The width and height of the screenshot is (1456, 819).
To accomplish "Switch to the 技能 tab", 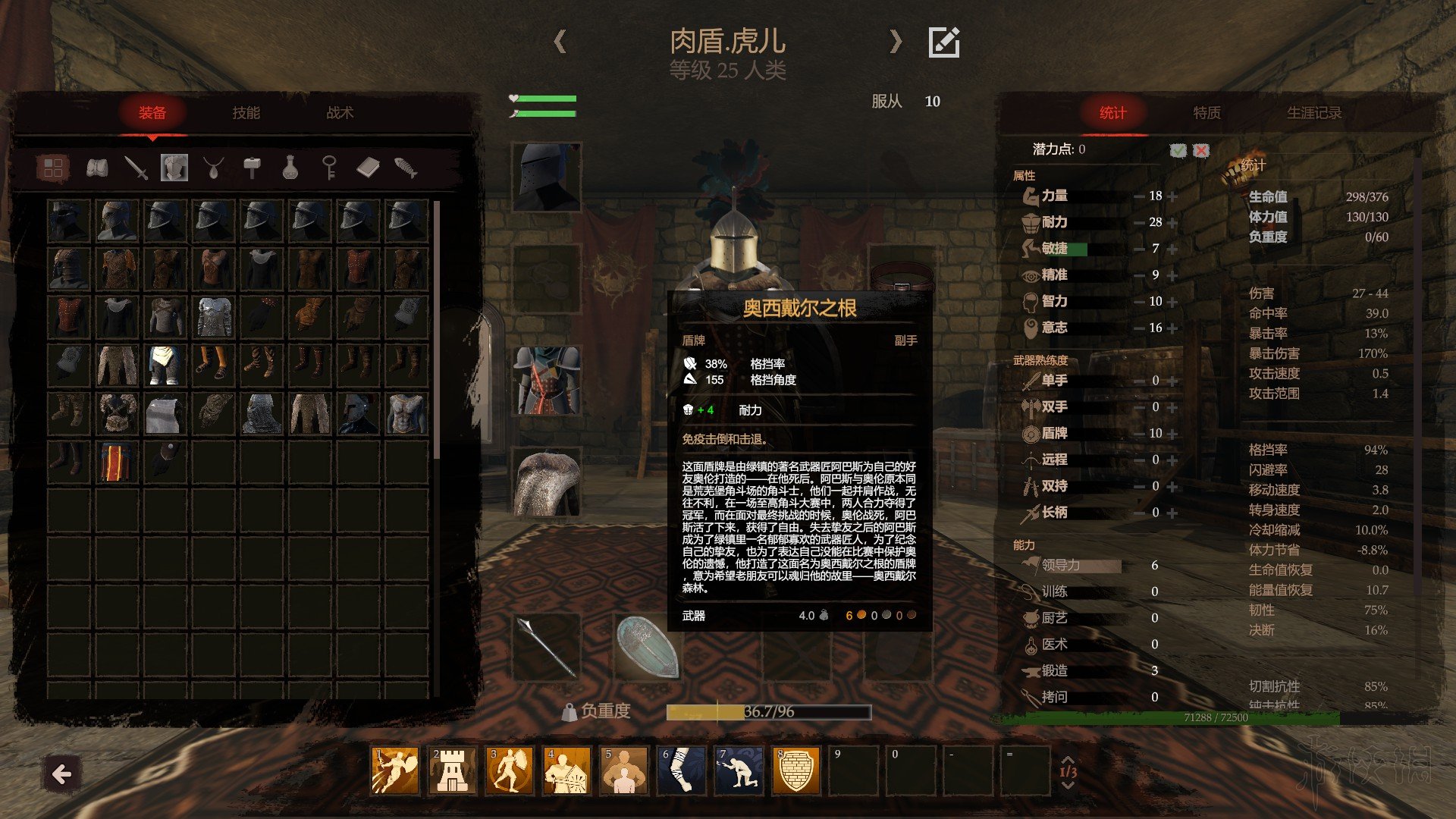I will (x=246, y=113).
